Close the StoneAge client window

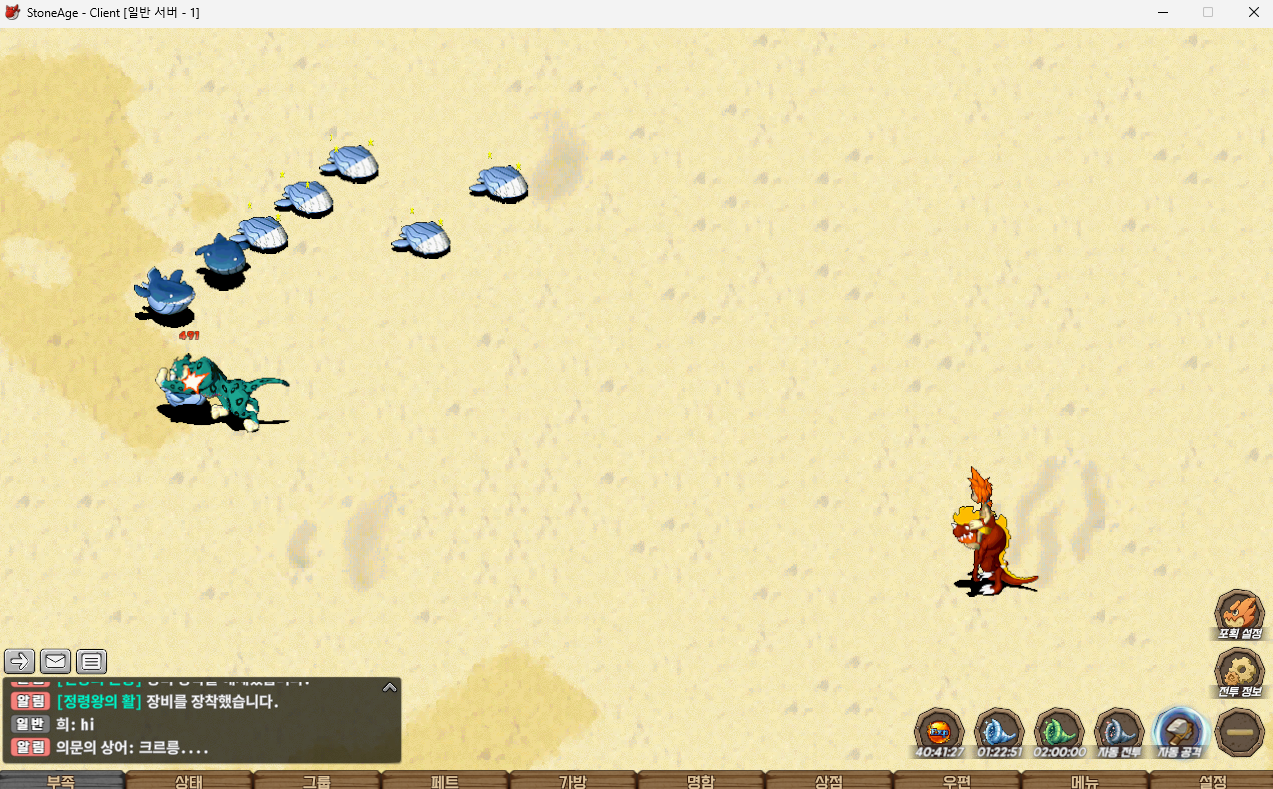1253,12
